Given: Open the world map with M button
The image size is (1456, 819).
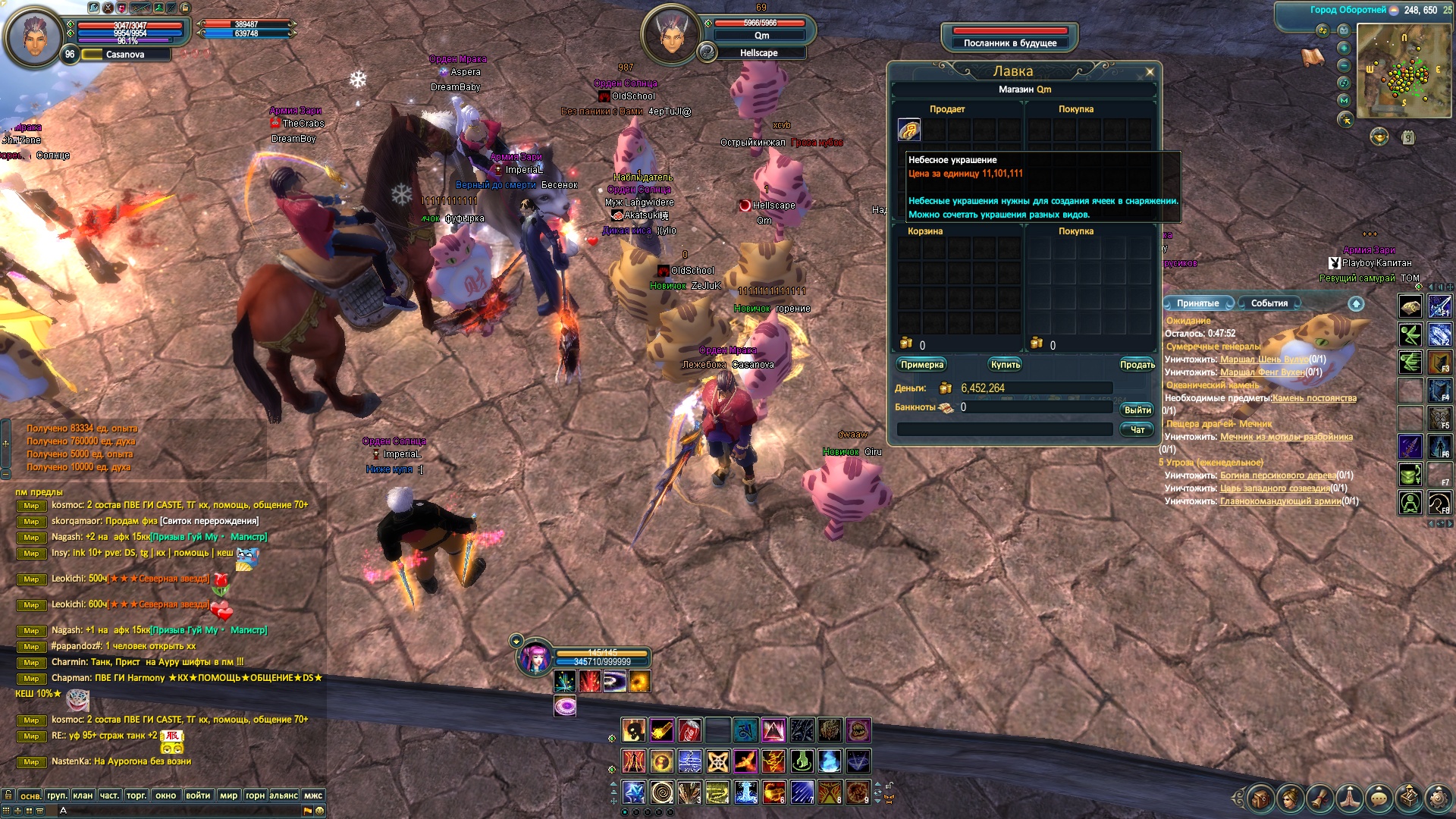Looking at the screenshot, I should (x=1344, y=100).
